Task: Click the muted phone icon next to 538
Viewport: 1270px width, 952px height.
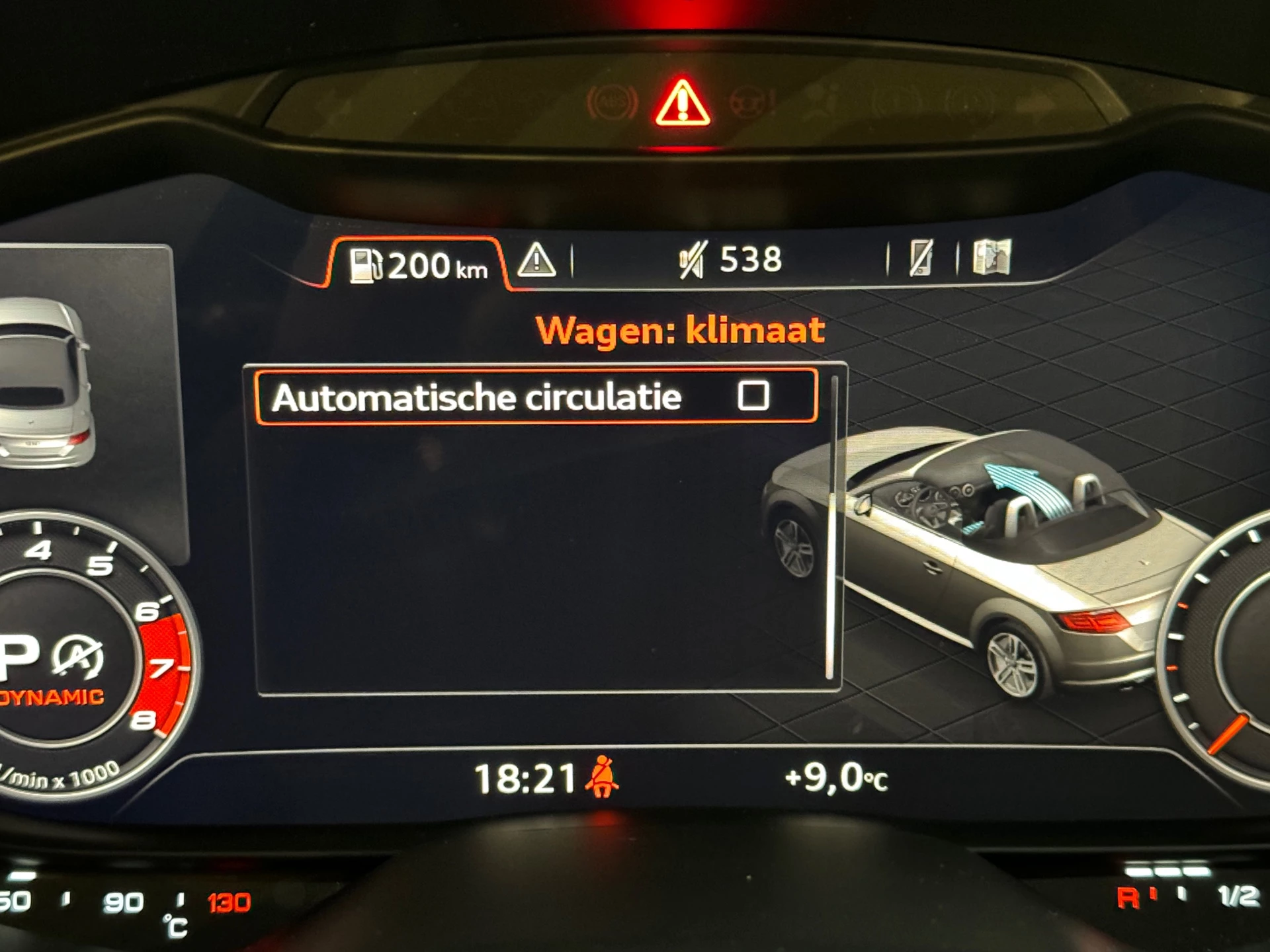Action: 691,261
